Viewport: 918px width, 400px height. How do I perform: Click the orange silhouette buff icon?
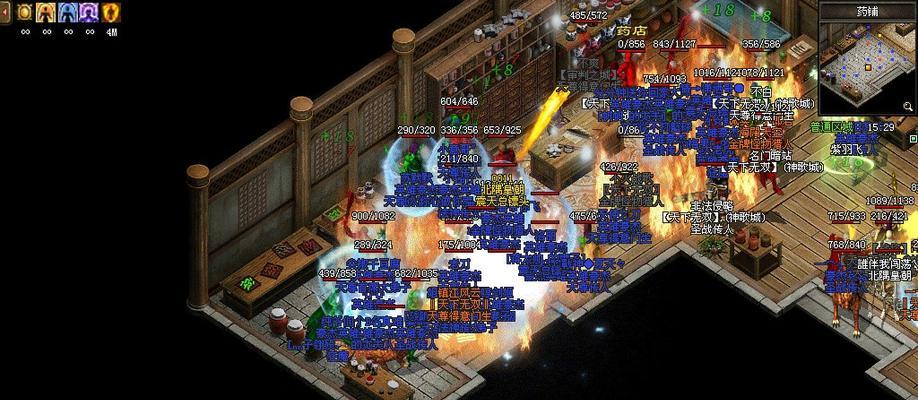point(46,13)
